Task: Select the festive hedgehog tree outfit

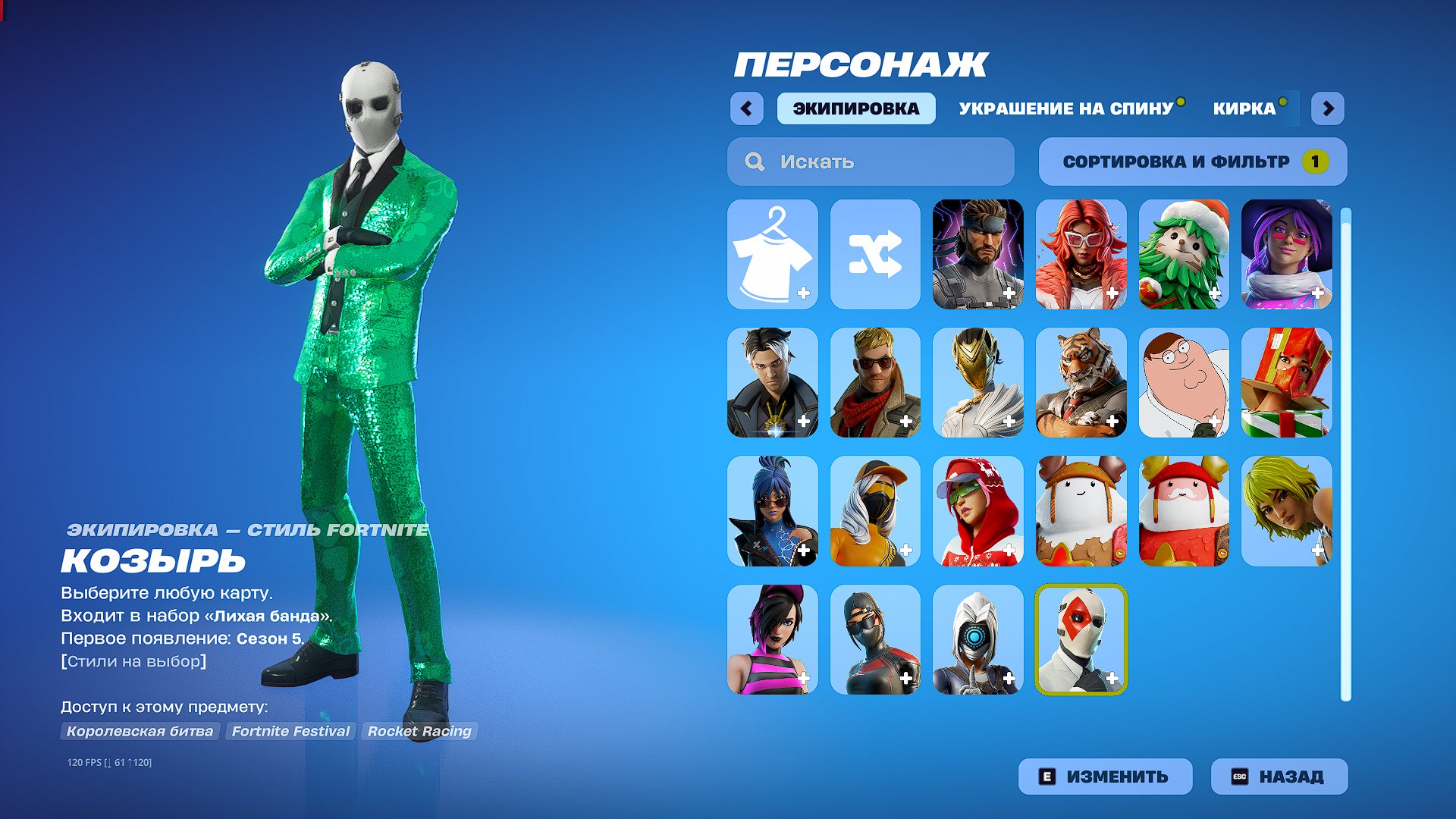Action: 1185,254
